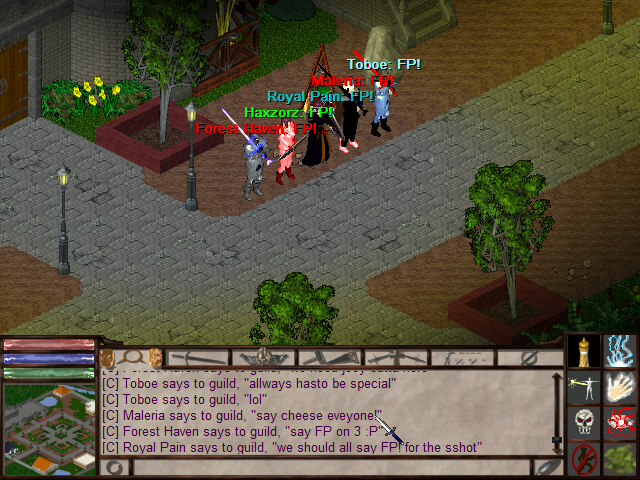Select the green bush icon
Screen dimensions: 640x480
click(x=621, y=458)
